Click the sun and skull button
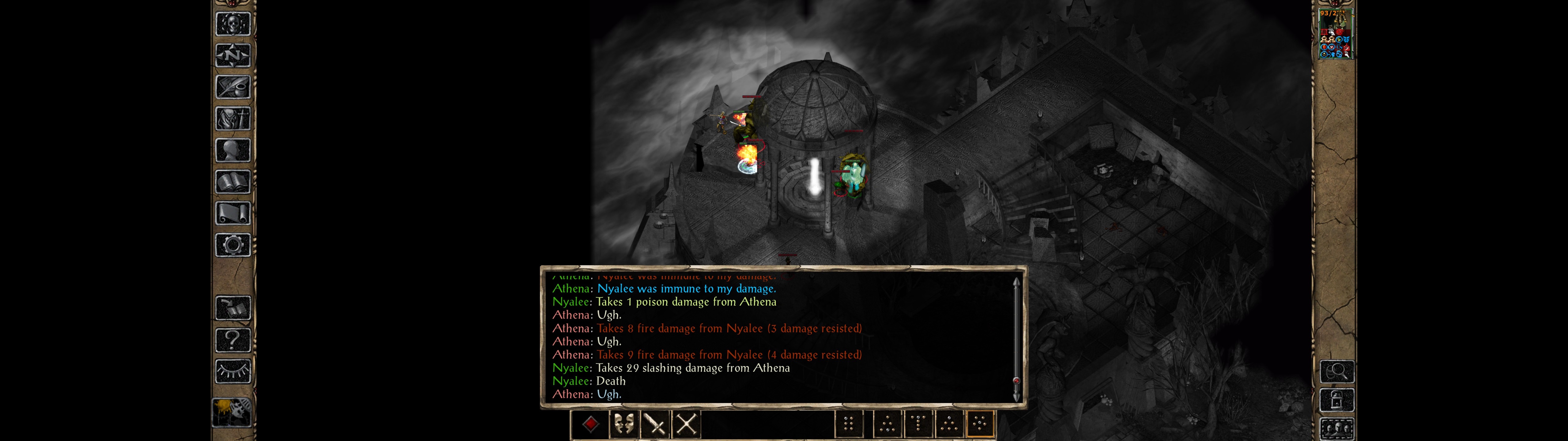This screenshot has width=1568, height=441. point(231,412)
